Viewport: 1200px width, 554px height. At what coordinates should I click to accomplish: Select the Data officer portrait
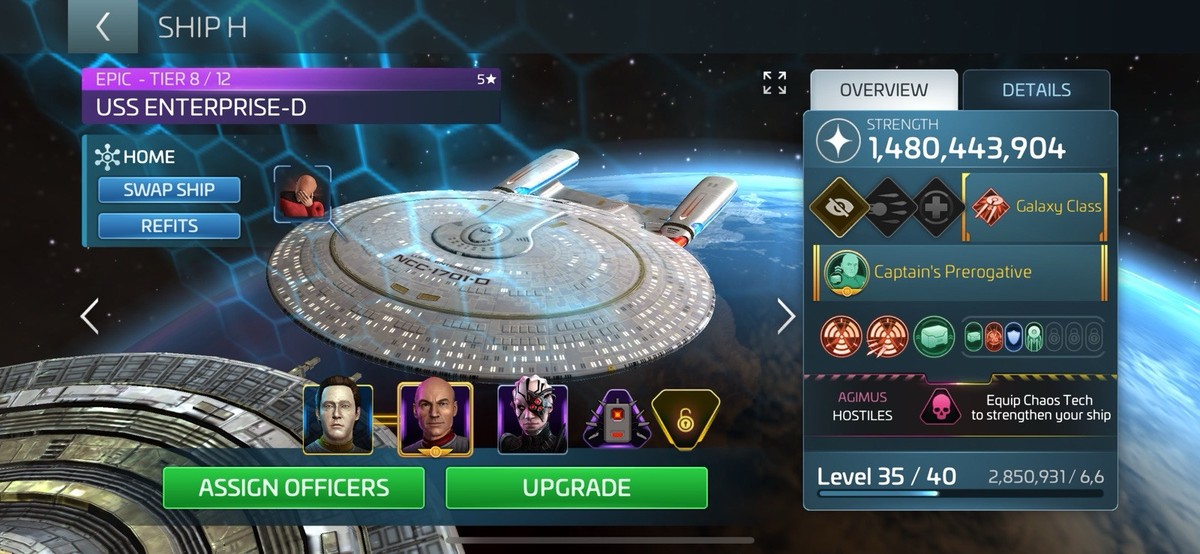tap(338, 419)
